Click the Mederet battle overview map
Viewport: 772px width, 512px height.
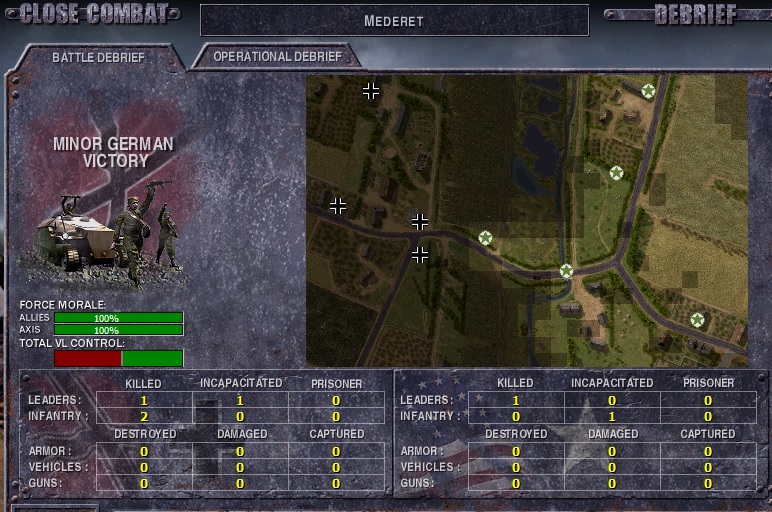527,220
